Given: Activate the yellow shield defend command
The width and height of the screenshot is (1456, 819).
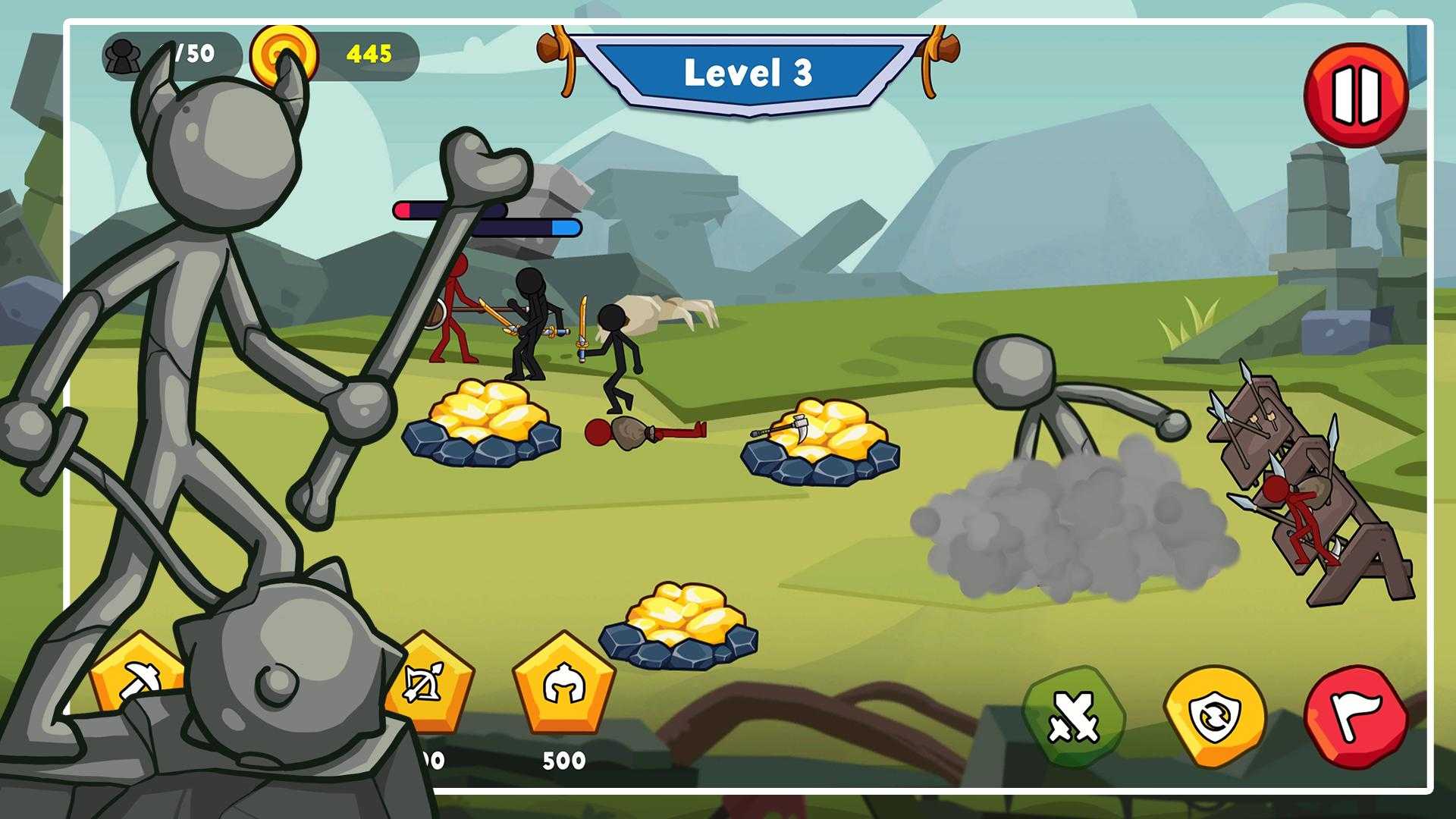Looking at the screenshot, I should pos(1214,717).
